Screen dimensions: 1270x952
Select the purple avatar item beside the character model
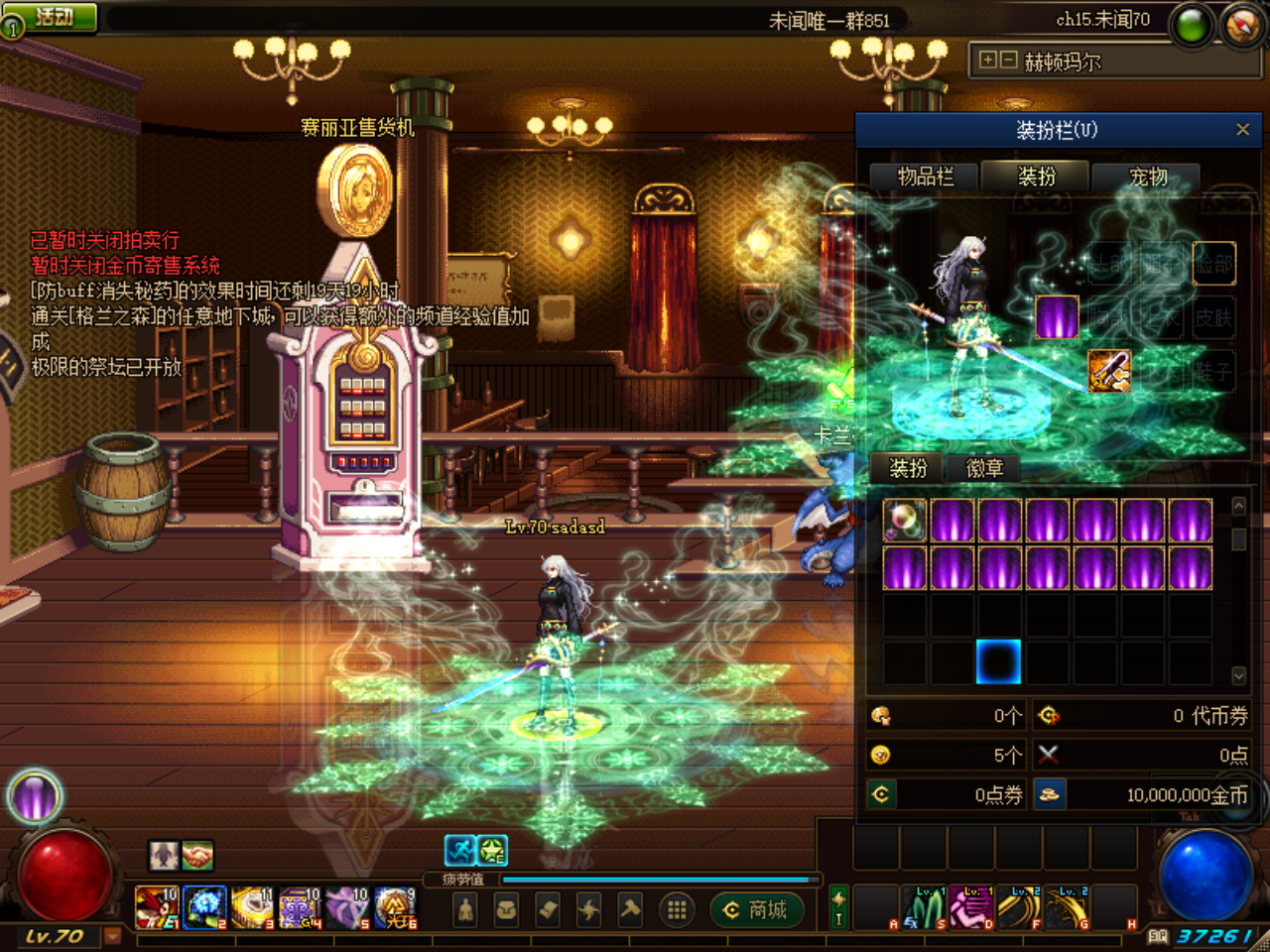pyautogui.click(x=1056, y=318)
